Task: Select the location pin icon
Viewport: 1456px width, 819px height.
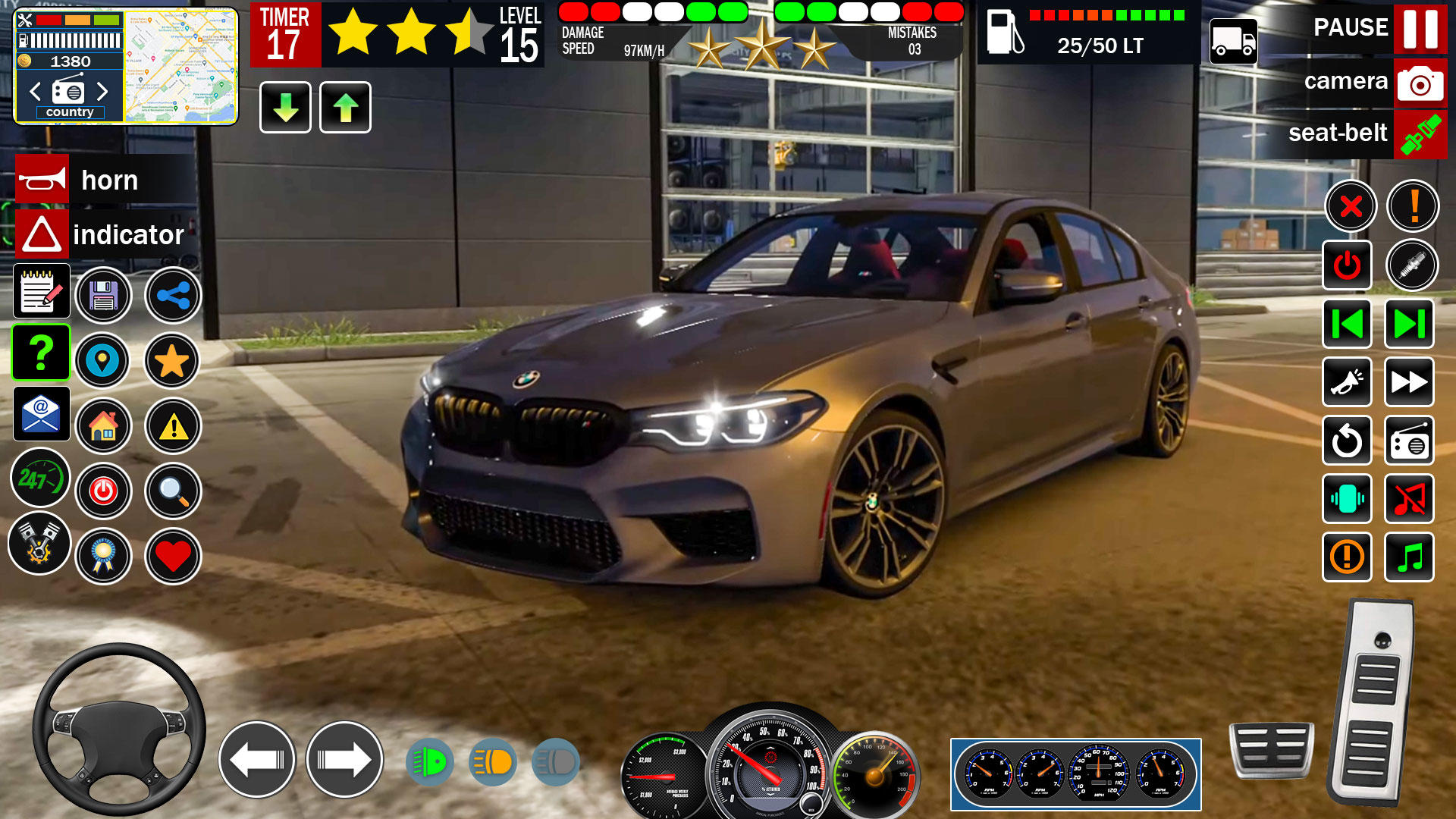Action: pyautogui.click(x=104, y=362)
